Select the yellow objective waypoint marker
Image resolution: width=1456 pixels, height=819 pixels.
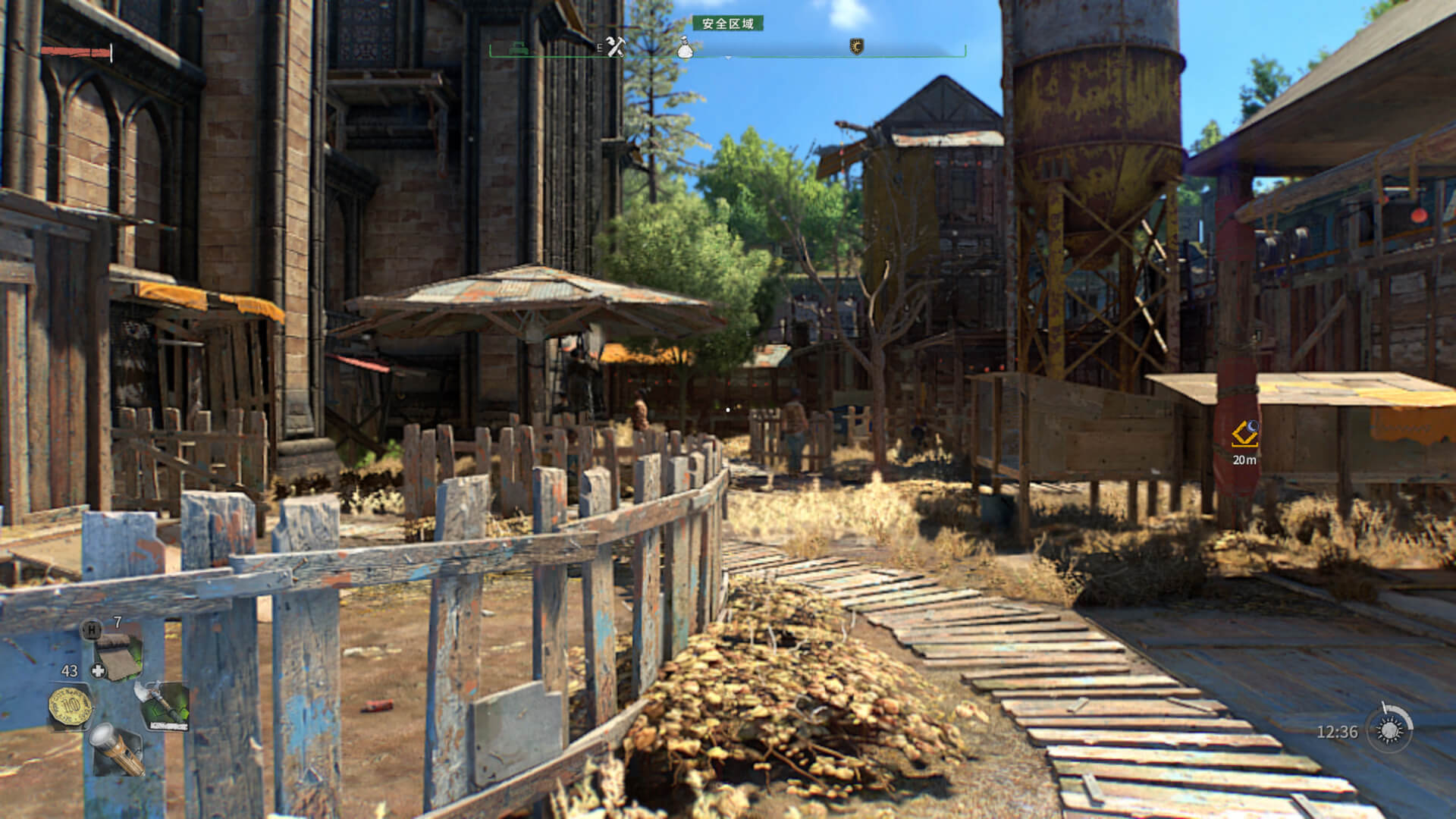tap(1244, 435)
